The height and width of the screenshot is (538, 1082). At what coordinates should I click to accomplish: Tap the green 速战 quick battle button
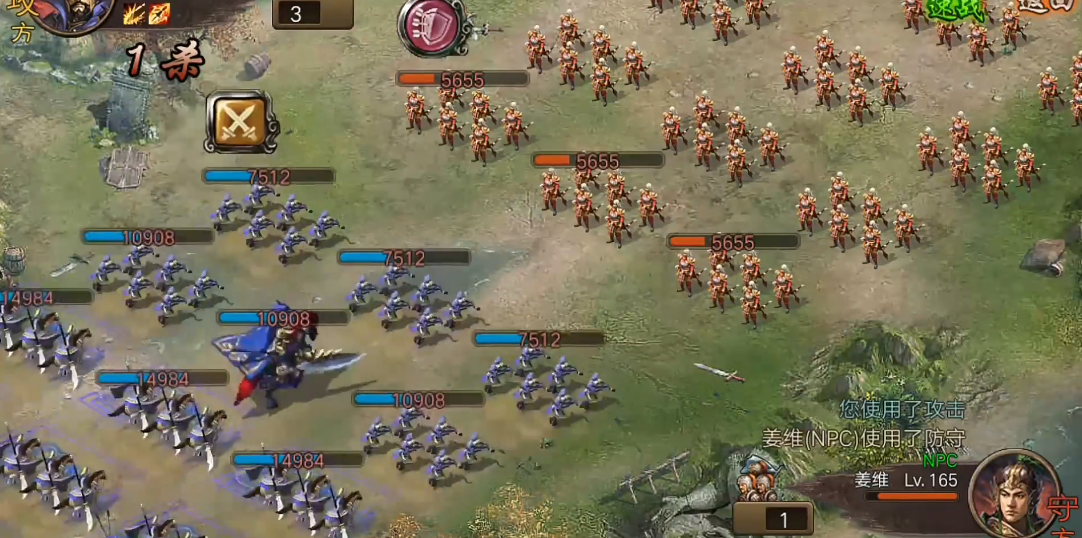pyautogui.click(x=955, y=9)
